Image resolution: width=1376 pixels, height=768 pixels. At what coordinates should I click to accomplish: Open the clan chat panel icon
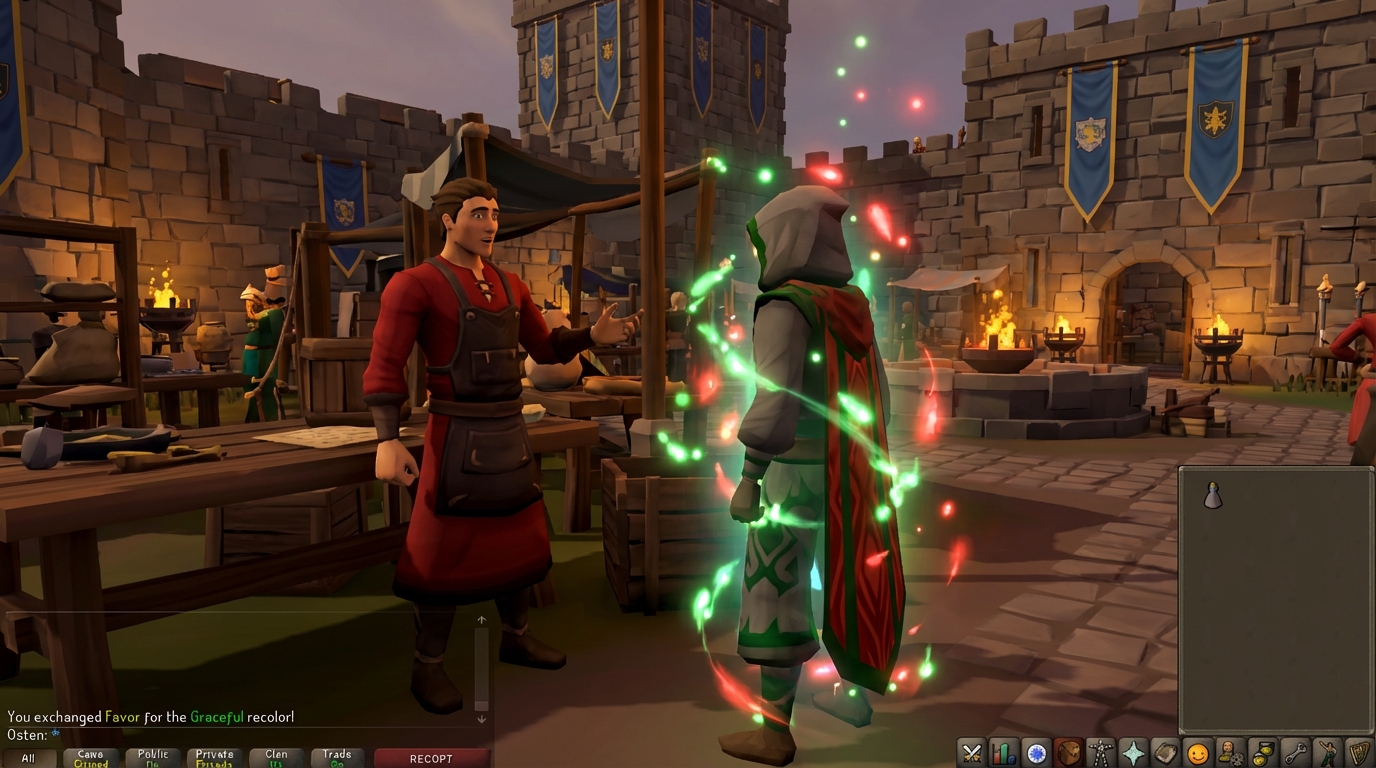tap(1229, 755)
